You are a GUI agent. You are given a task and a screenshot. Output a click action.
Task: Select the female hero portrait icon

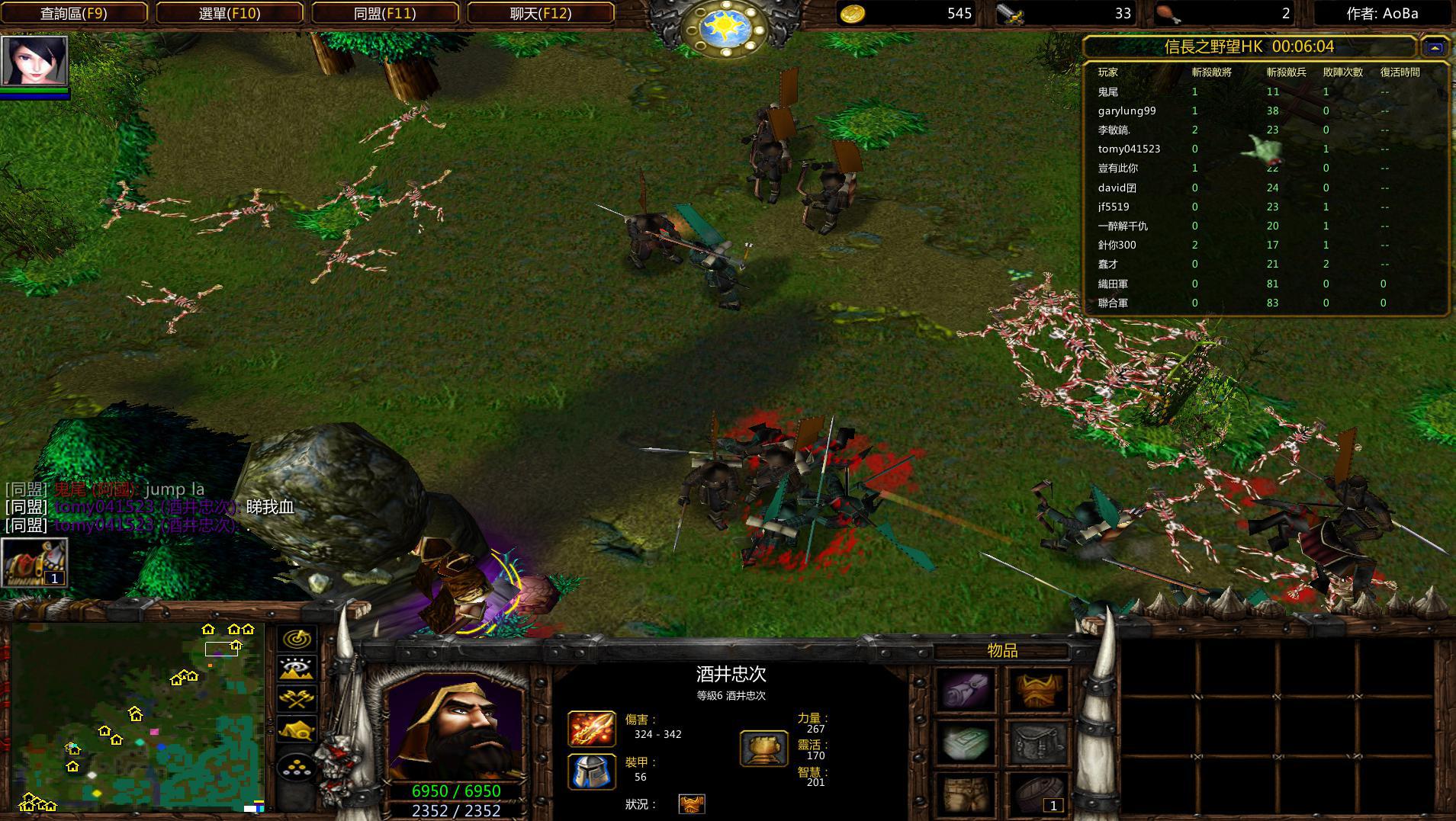click(x=34, y=60)
